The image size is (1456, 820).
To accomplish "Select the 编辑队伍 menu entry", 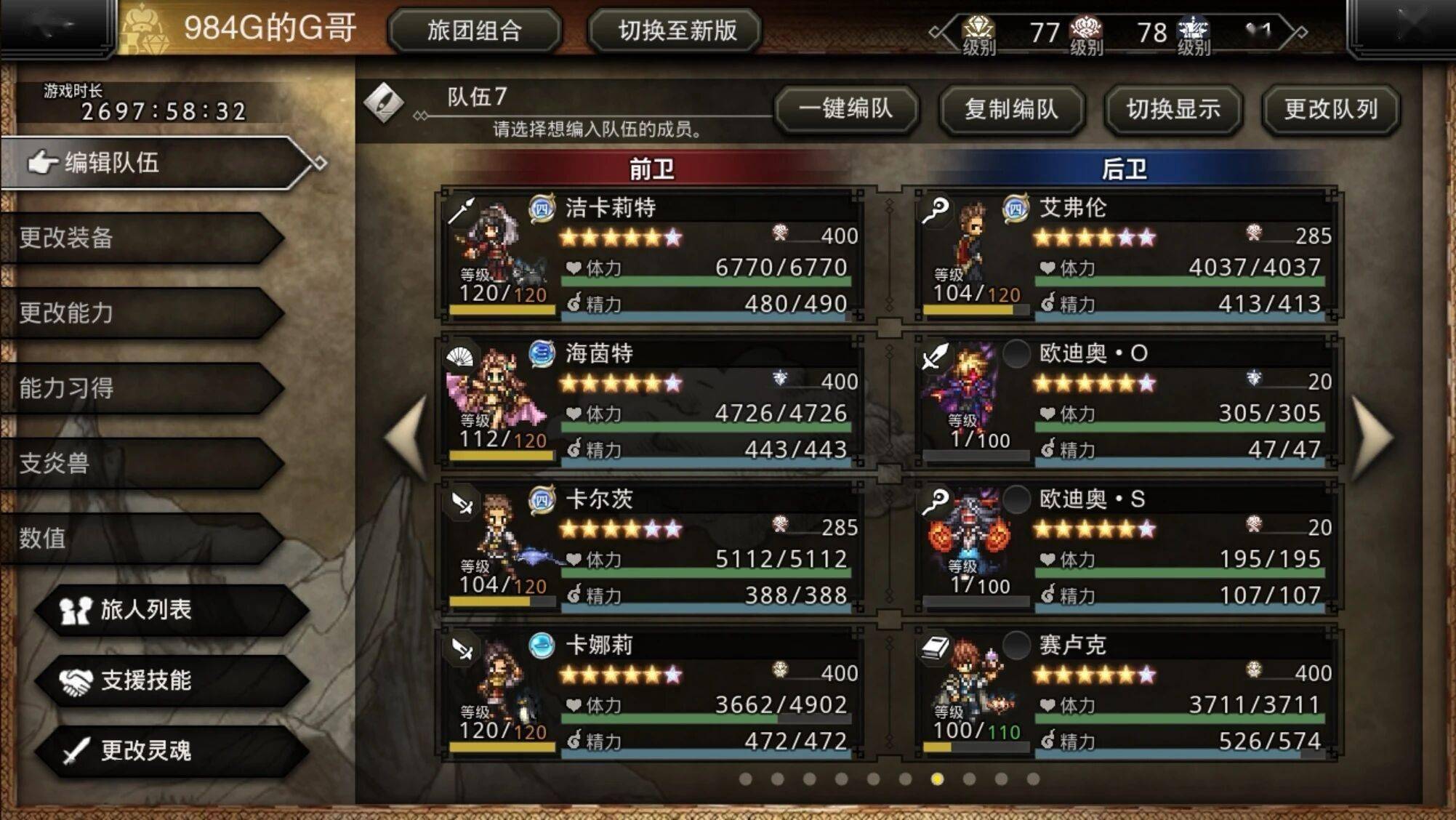I will (153, 162).
